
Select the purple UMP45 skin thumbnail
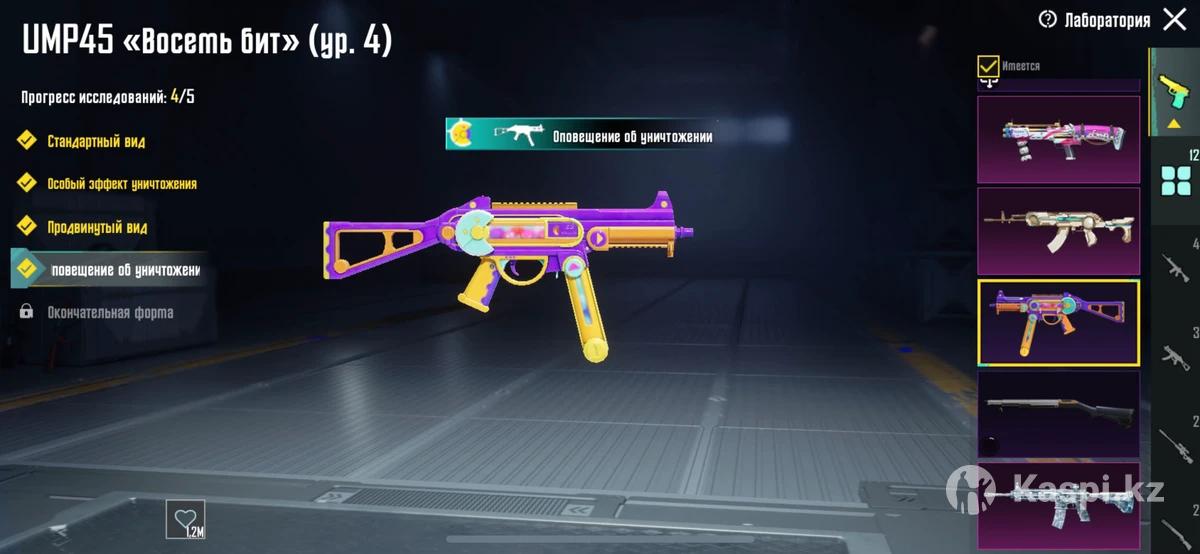click(1058, 323)
